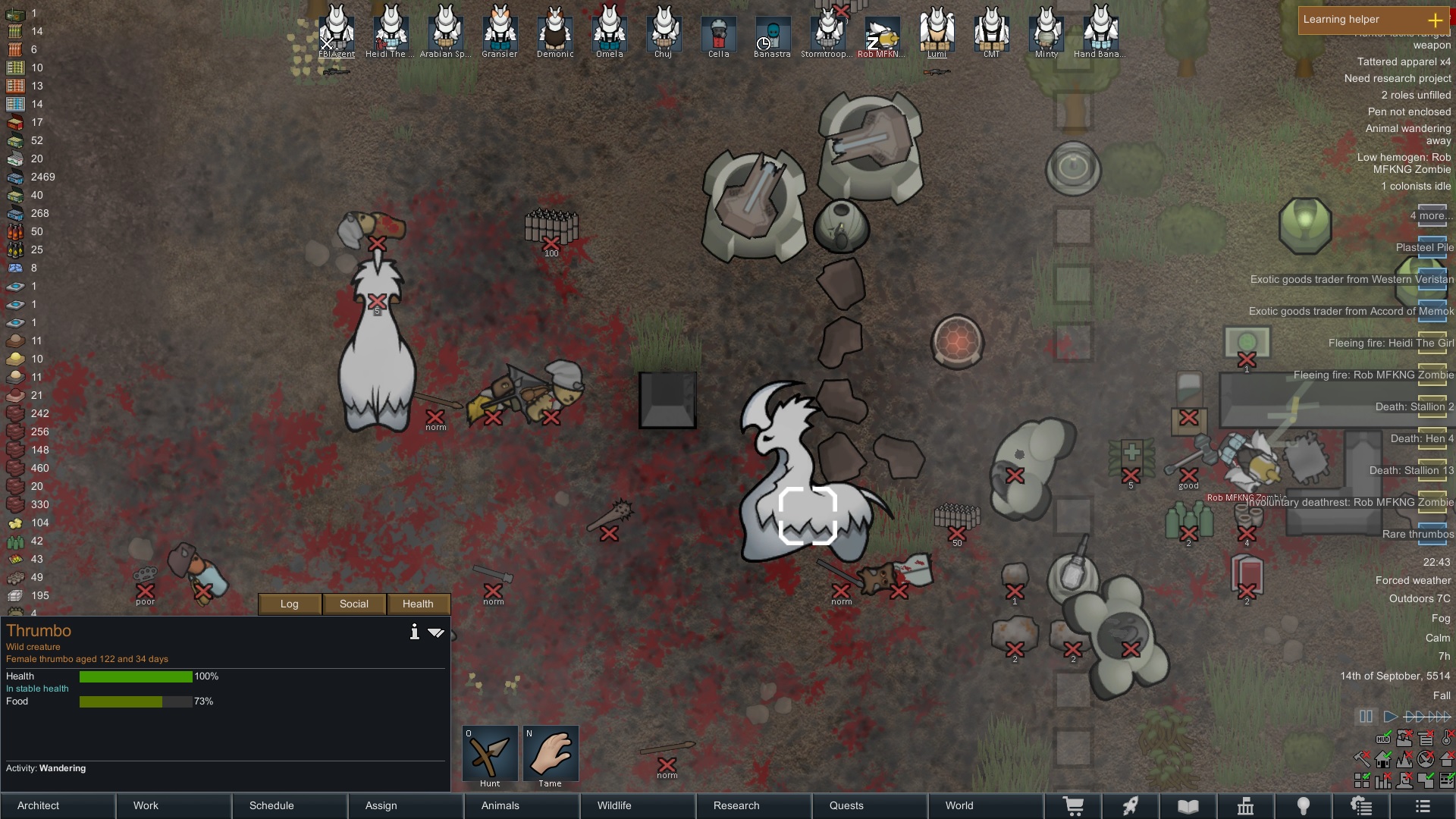Click the caravan cart icon in bottom bar
This screenshot has width=1456, height=819.
pyautogui.click(x=1073, y=806)
